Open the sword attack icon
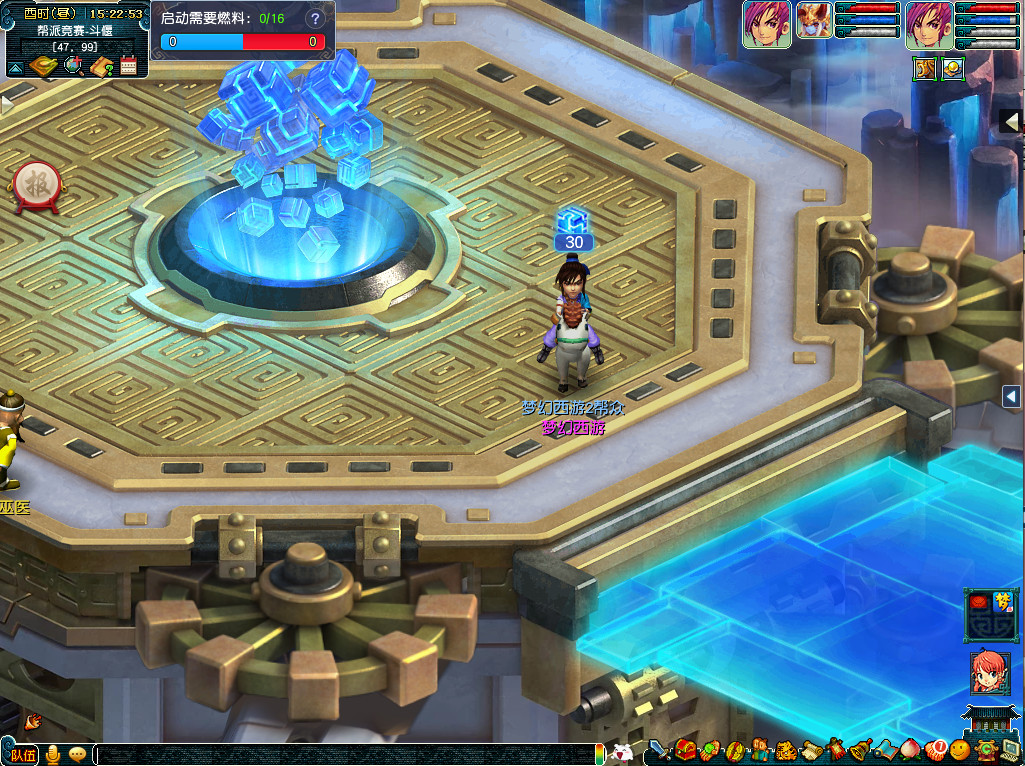 click(659, 749)
